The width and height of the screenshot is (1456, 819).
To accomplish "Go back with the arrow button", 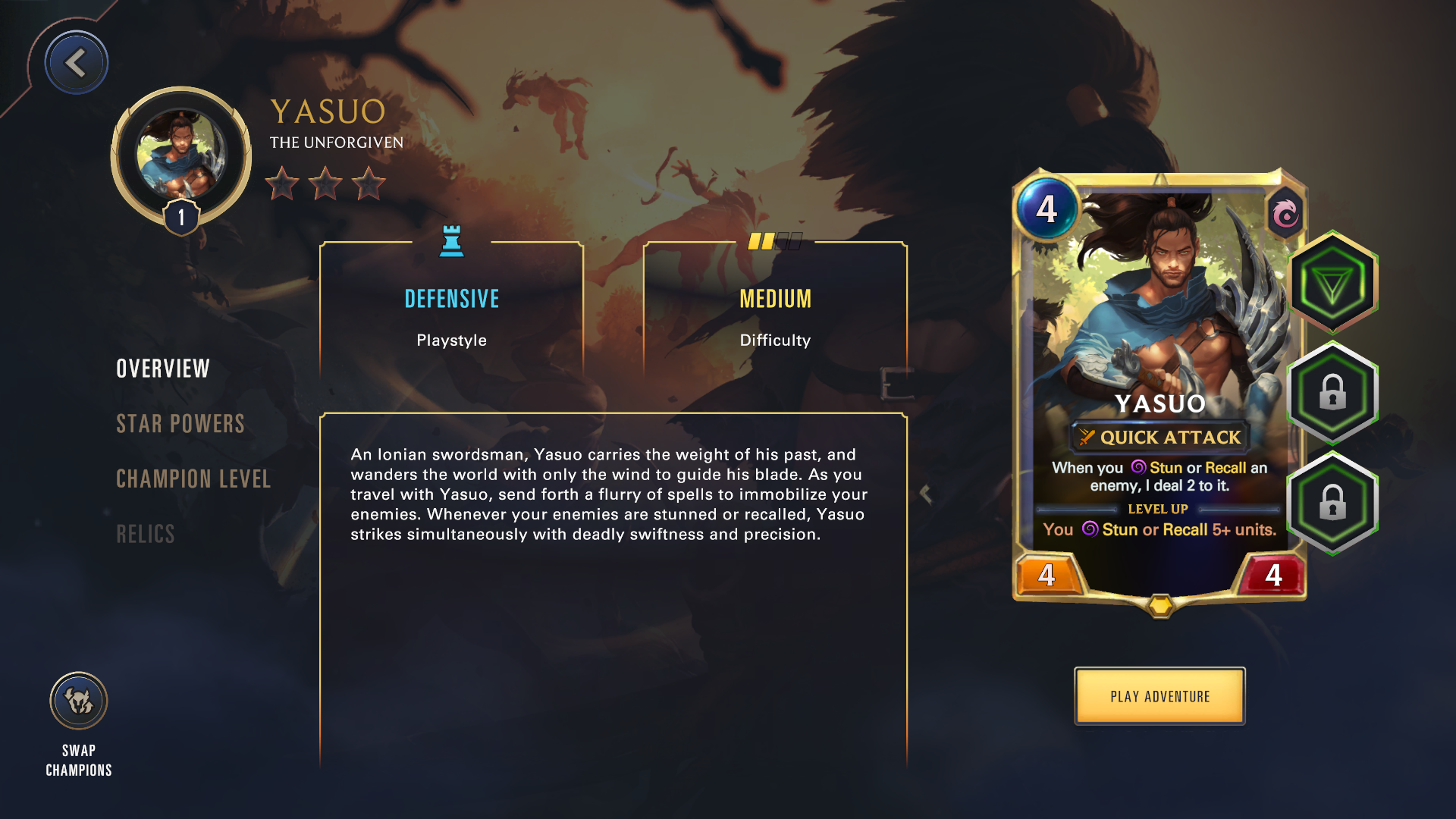I will point(76,63).
